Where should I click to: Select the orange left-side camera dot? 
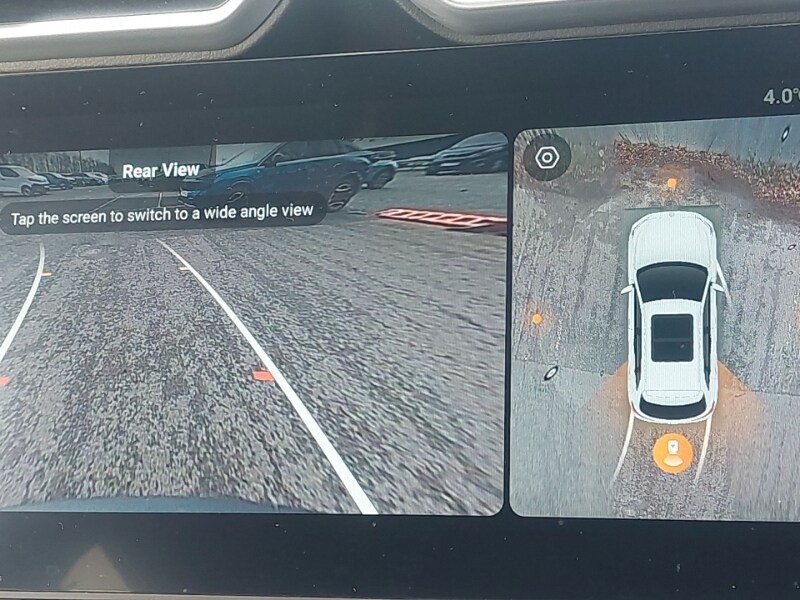tap(536, 319)
